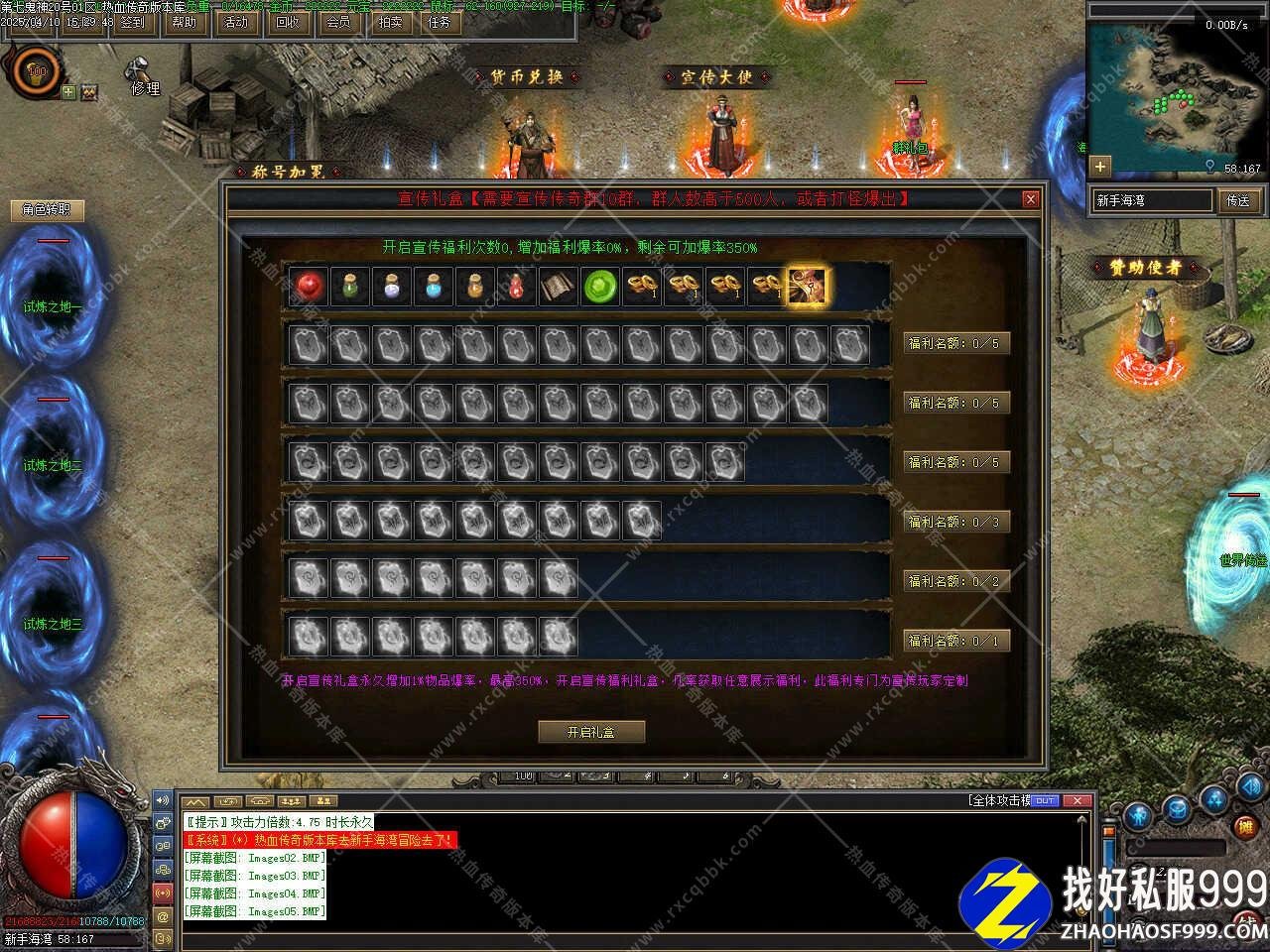Image resolution: width=1270 pixels, height=952 pixels.
Task: Open the 任务 quest menu
Action: [x=441, y=22]
